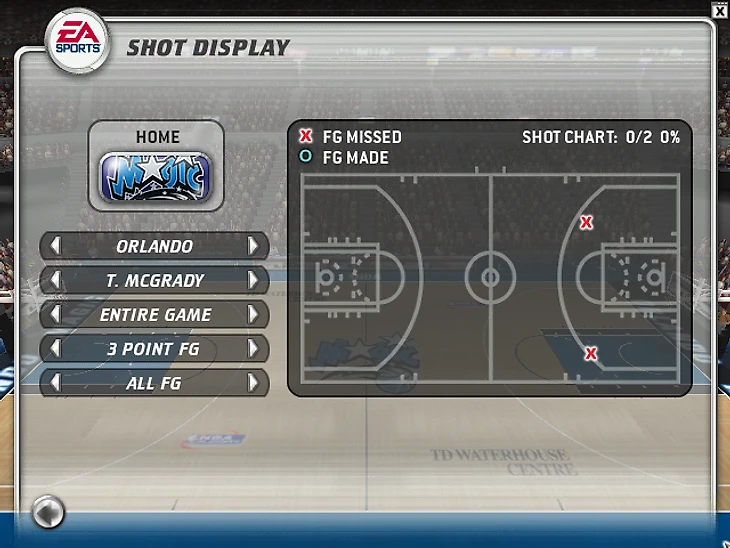
Task: Click the right arrow on the ORLANDO selector
Action: tap(254, 246)
